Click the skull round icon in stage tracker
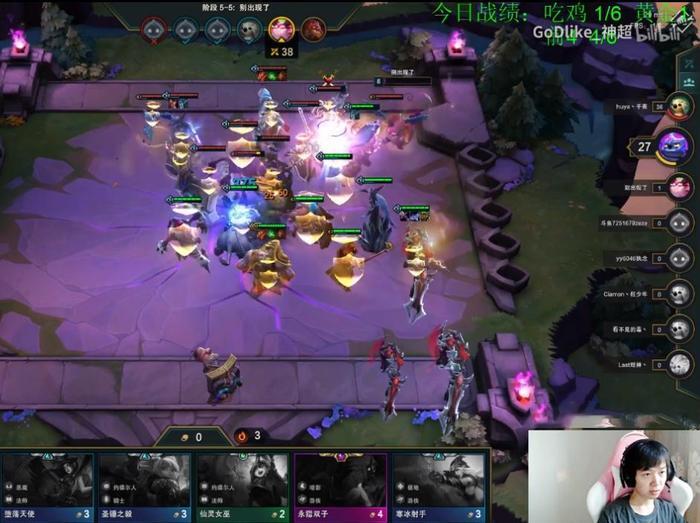This screenshot has width=700, height=523. pyautogui.click(x=249, y=29)
